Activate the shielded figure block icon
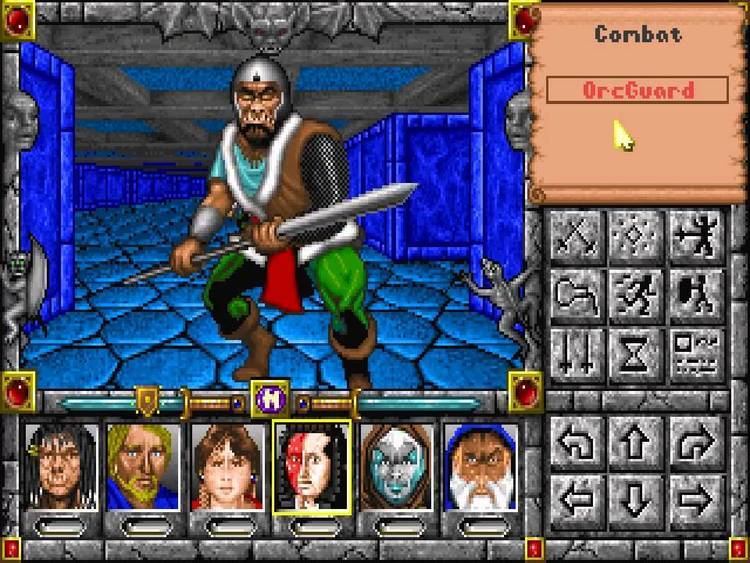 (697, 296)
